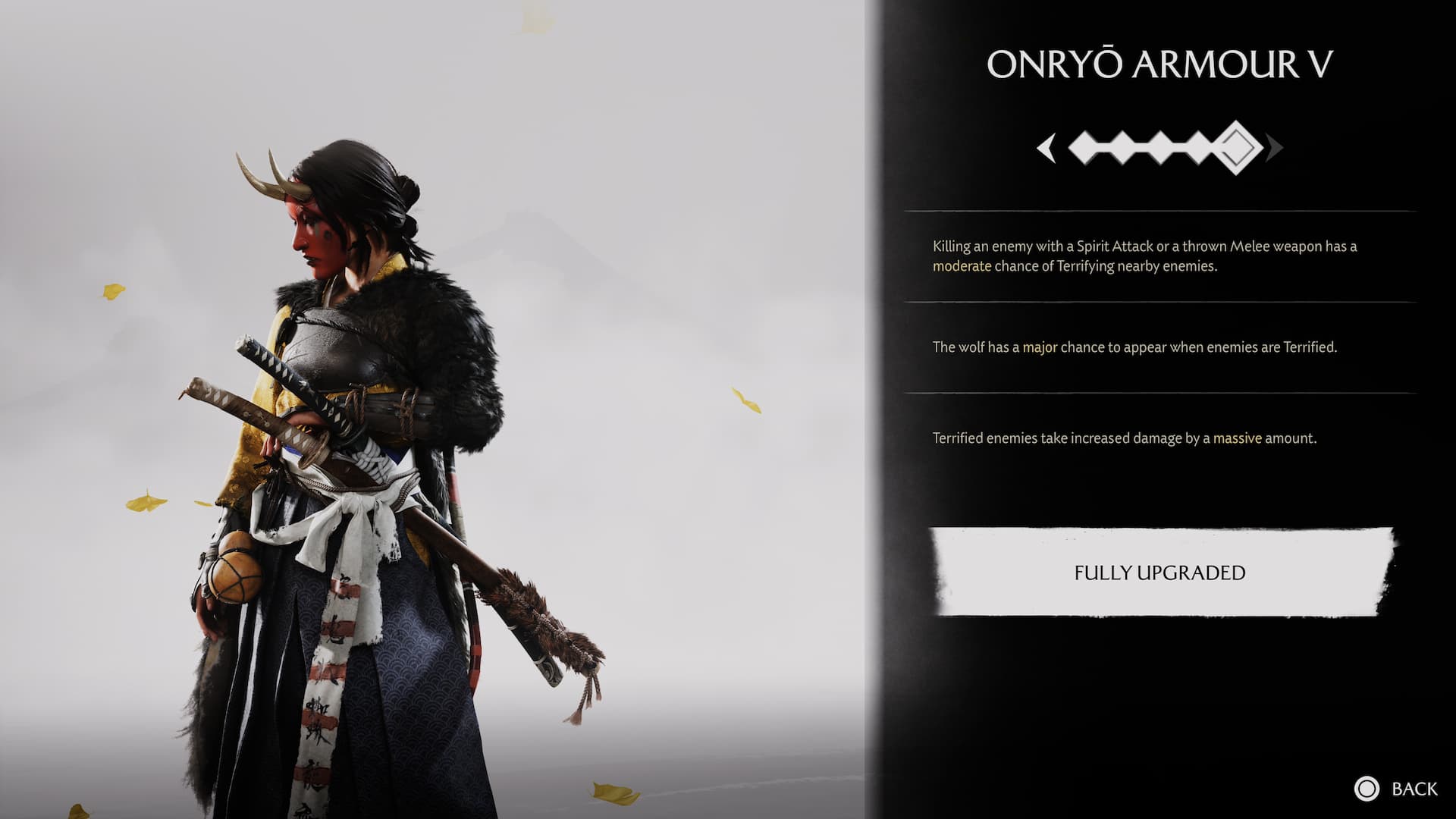The image size is (1456, 819).
Task: Select the Spirit Attack Terrify perk description
Action: [x=1144, y=256]
